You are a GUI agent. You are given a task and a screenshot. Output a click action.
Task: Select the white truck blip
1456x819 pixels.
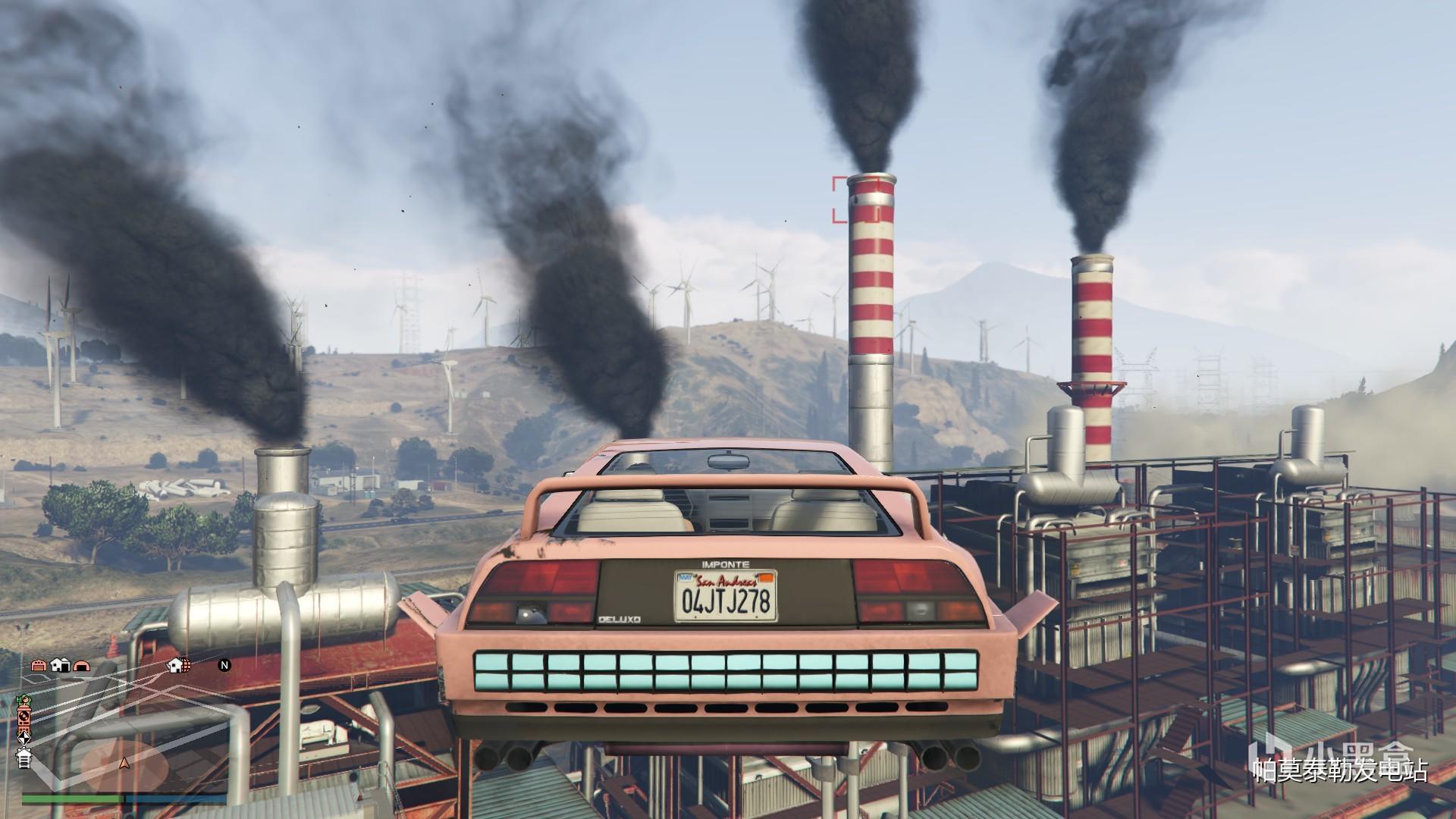pos(24,758)
